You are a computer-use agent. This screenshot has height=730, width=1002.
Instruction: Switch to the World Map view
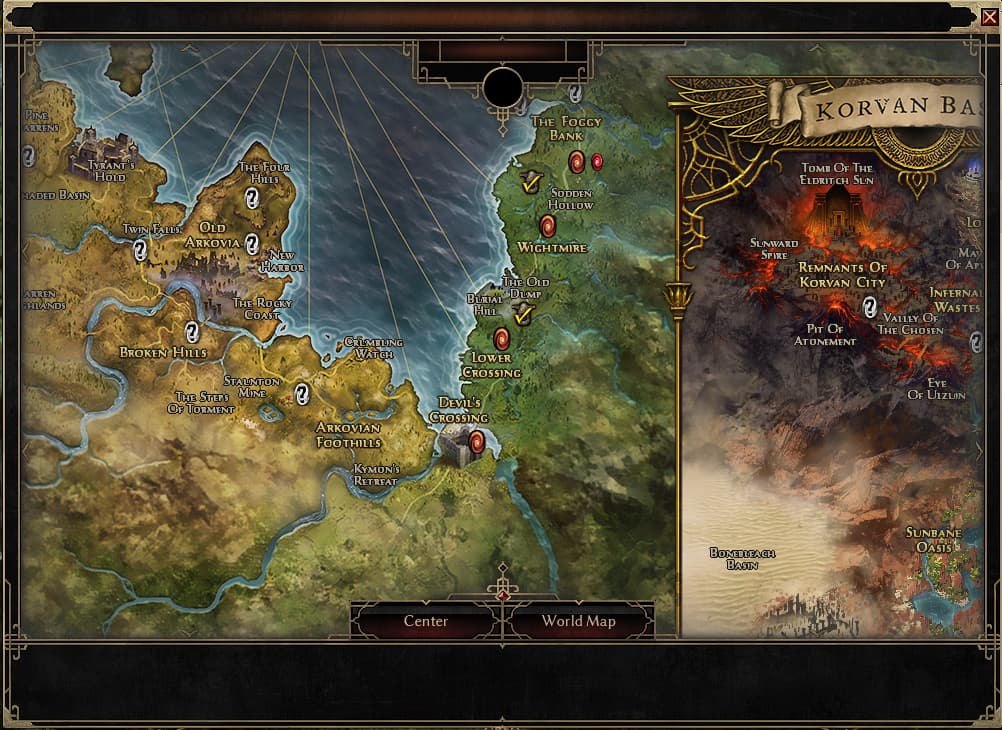tap(578, 621)
